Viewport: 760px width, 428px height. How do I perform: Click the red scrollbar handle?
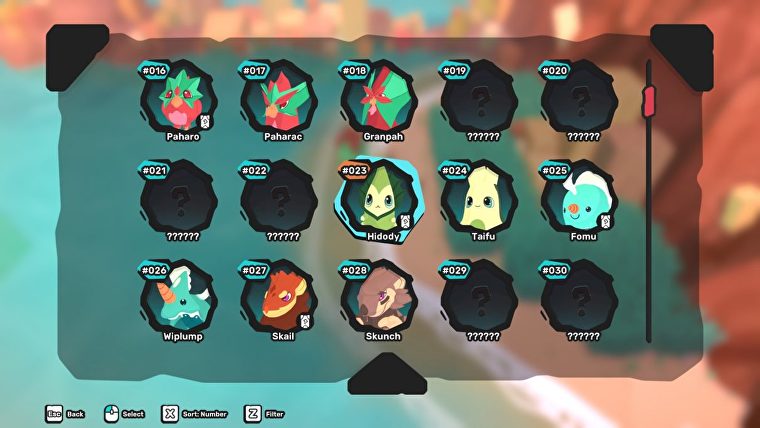point(648,100)
